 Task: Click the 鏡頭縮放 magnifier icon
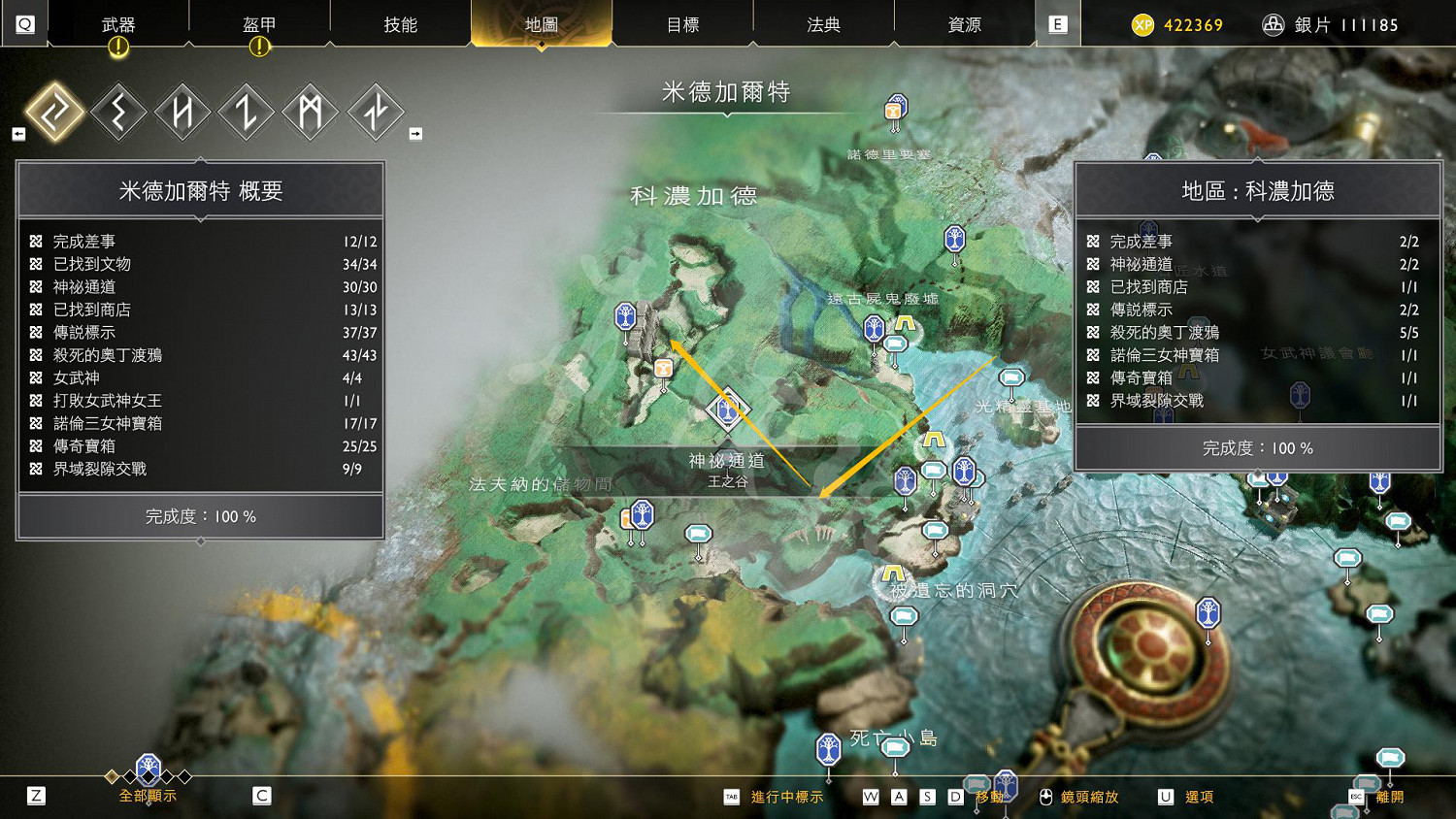pos(1043,796)
